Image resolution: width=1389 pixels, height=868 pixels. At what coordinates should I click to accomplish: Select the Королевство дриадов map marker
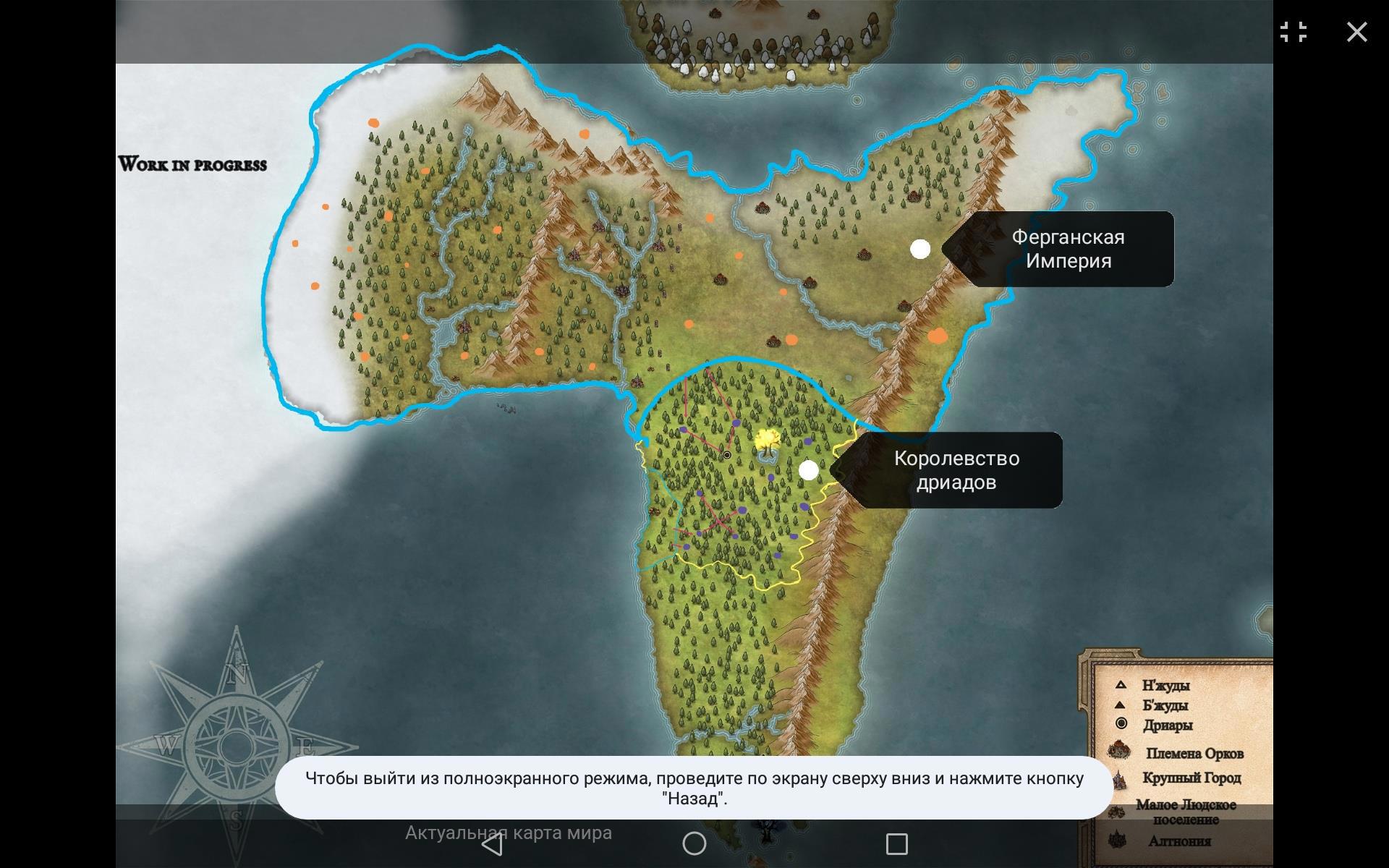pyautogui.click(x=808, y=470)
